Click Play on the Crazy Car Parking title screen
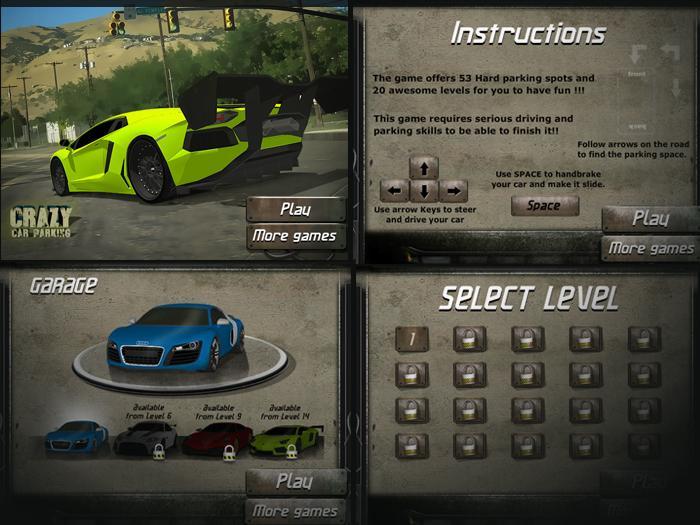This screenshot has height=525, width=700. pyautogui.click(x=296, y=209)
